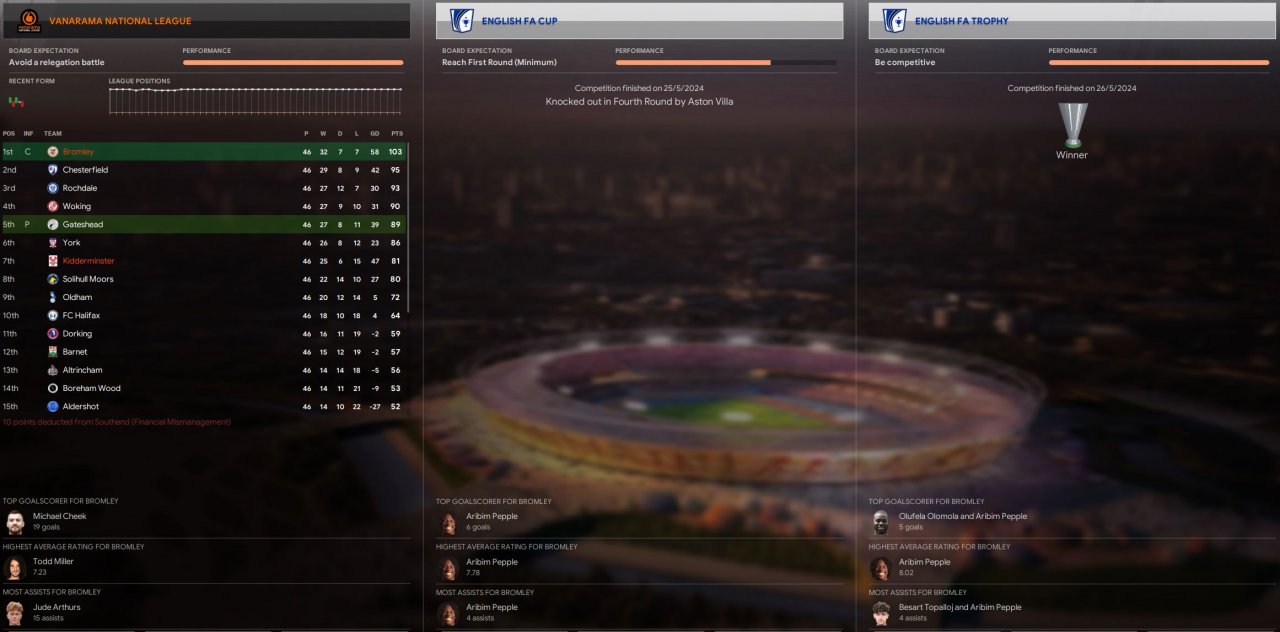Select Solihull Moors in the standings
Viewport: 1280px width, 632px height.
(88, 279)
